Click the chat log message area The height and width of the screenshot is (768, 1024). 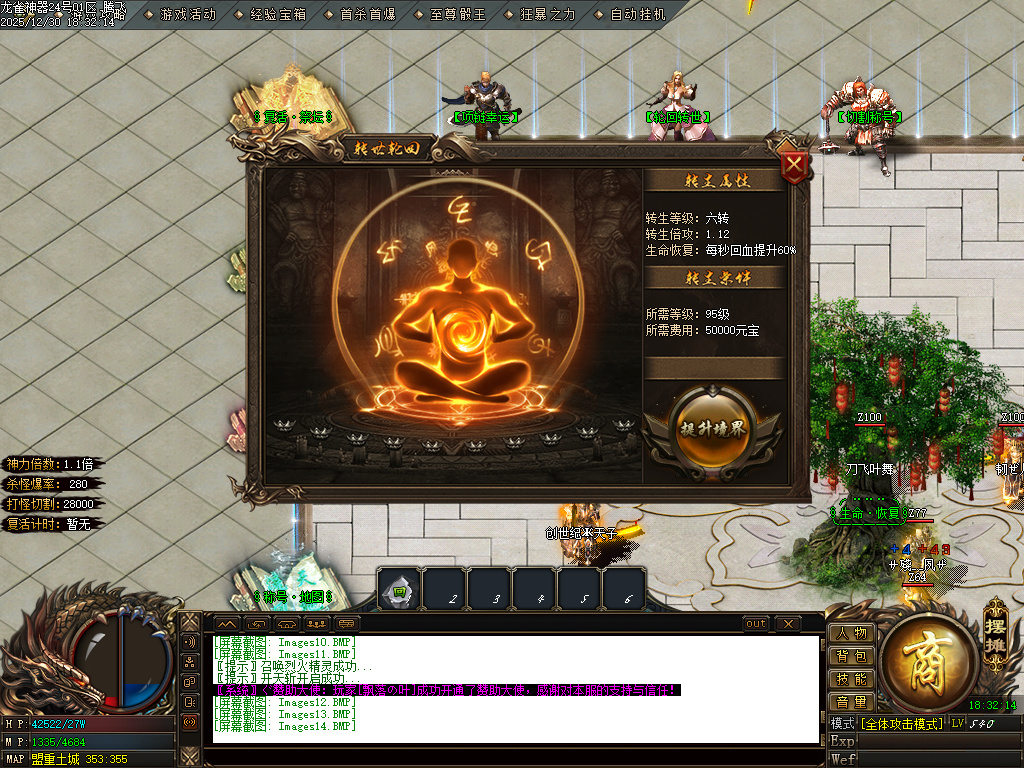pos(515,690)
